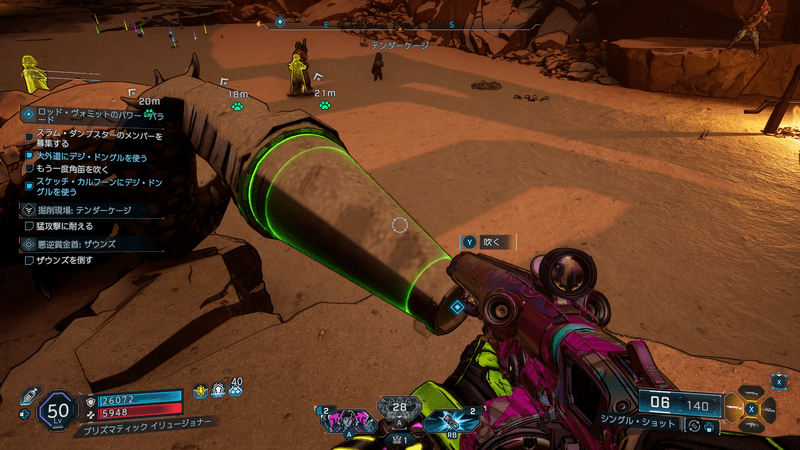Click the compass bar at top
800x450 pixels.
(400, 23)
